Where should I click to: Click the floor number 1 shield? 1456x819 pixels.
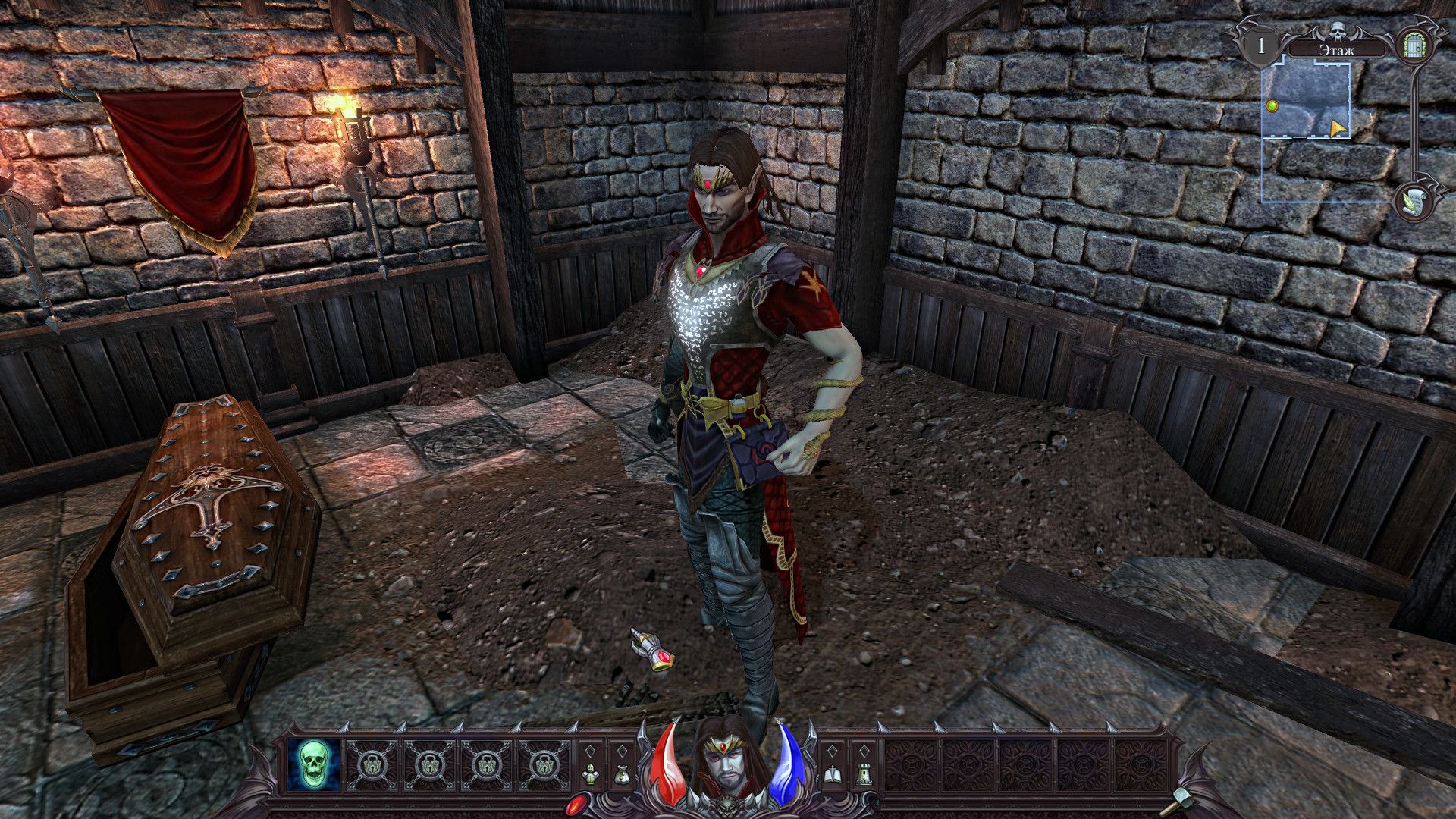1262,46
